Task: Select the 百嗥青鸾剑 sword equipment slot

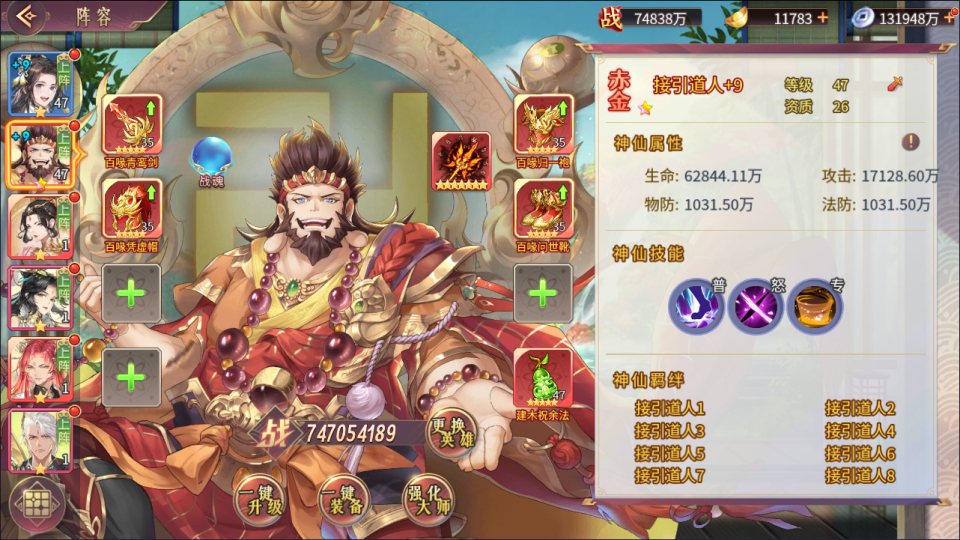Action: [x=131, y=125]
